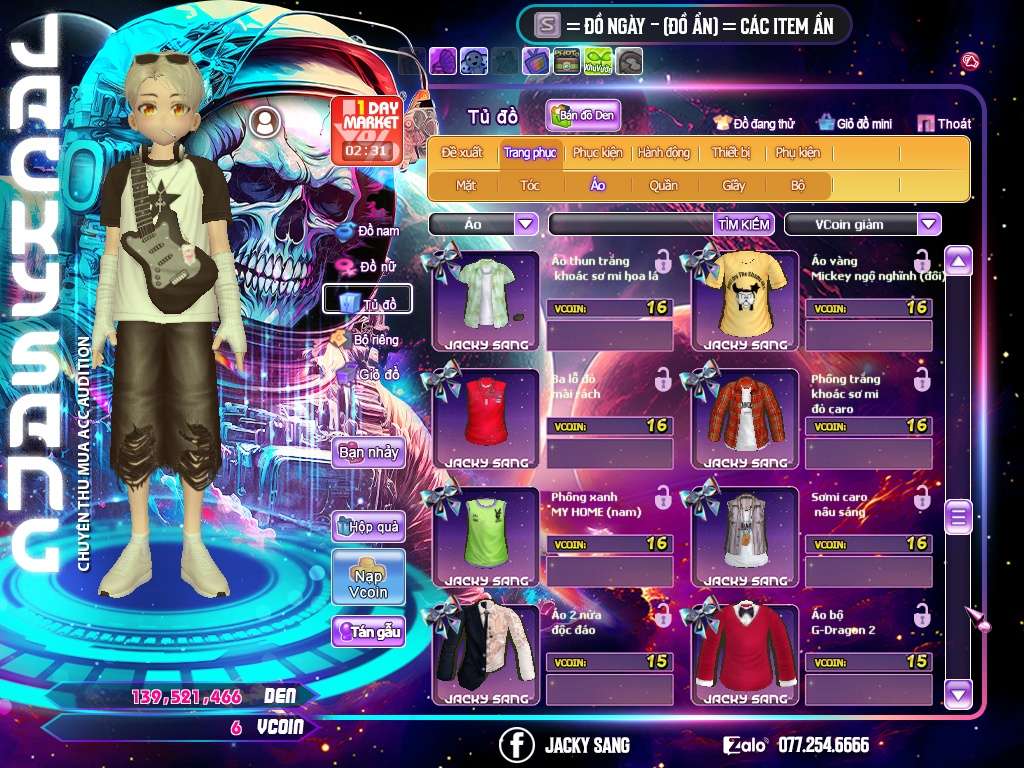Viewport: 1024px width, 768px height.
Task: Choose the Tóc subcategory
Action: coord(530,185)
